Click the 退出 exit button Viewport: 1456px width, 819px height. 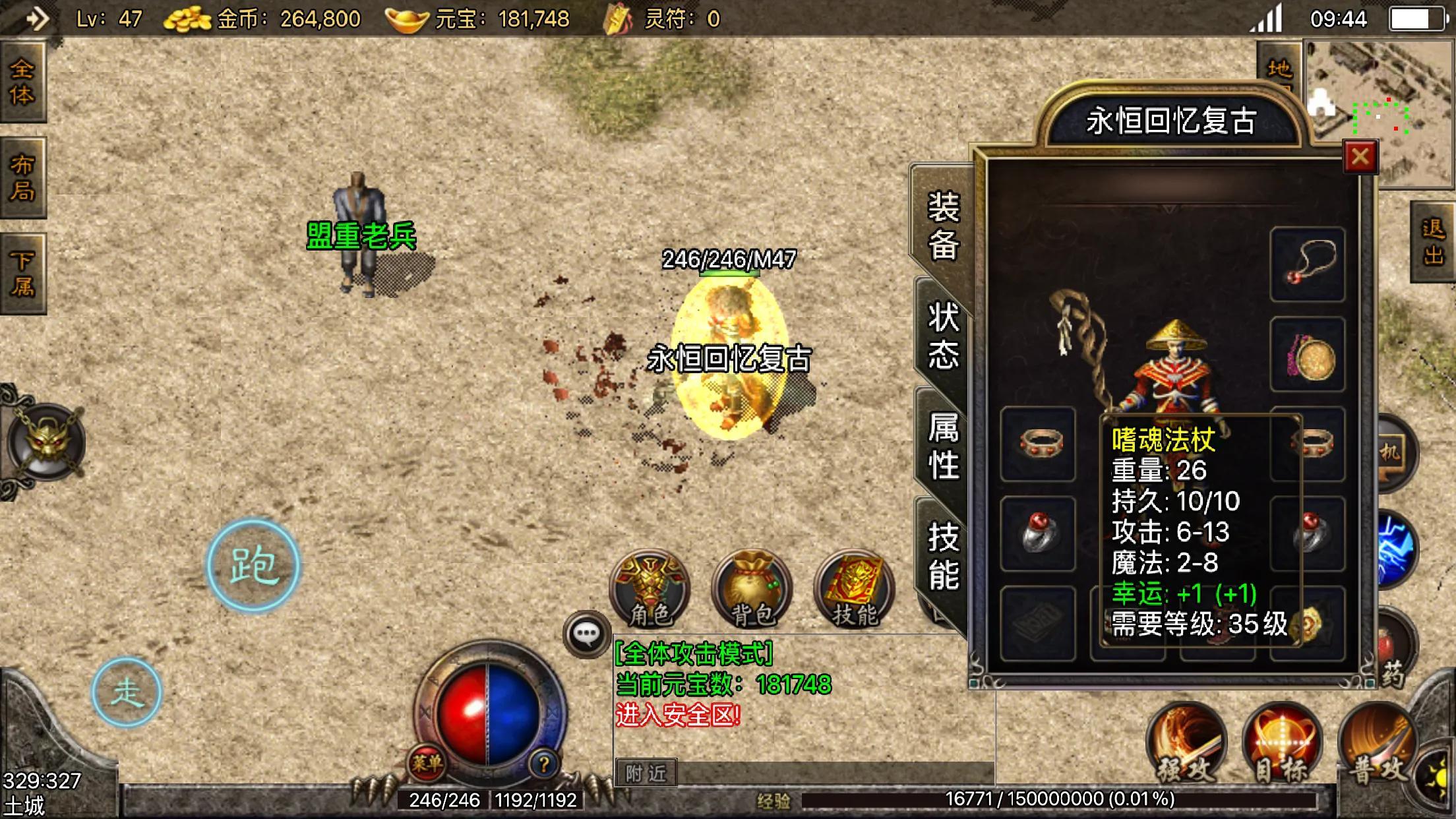pyautogui.click(x=1434, y=242)
